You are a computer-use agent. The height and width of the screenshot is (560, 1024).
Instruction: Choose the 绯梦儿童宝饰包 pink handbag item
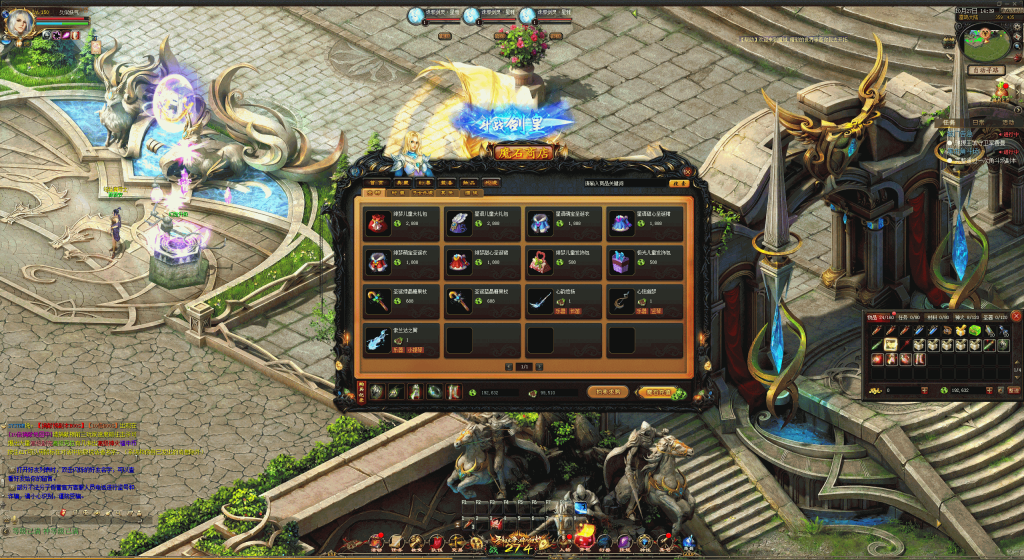point(541,261)
